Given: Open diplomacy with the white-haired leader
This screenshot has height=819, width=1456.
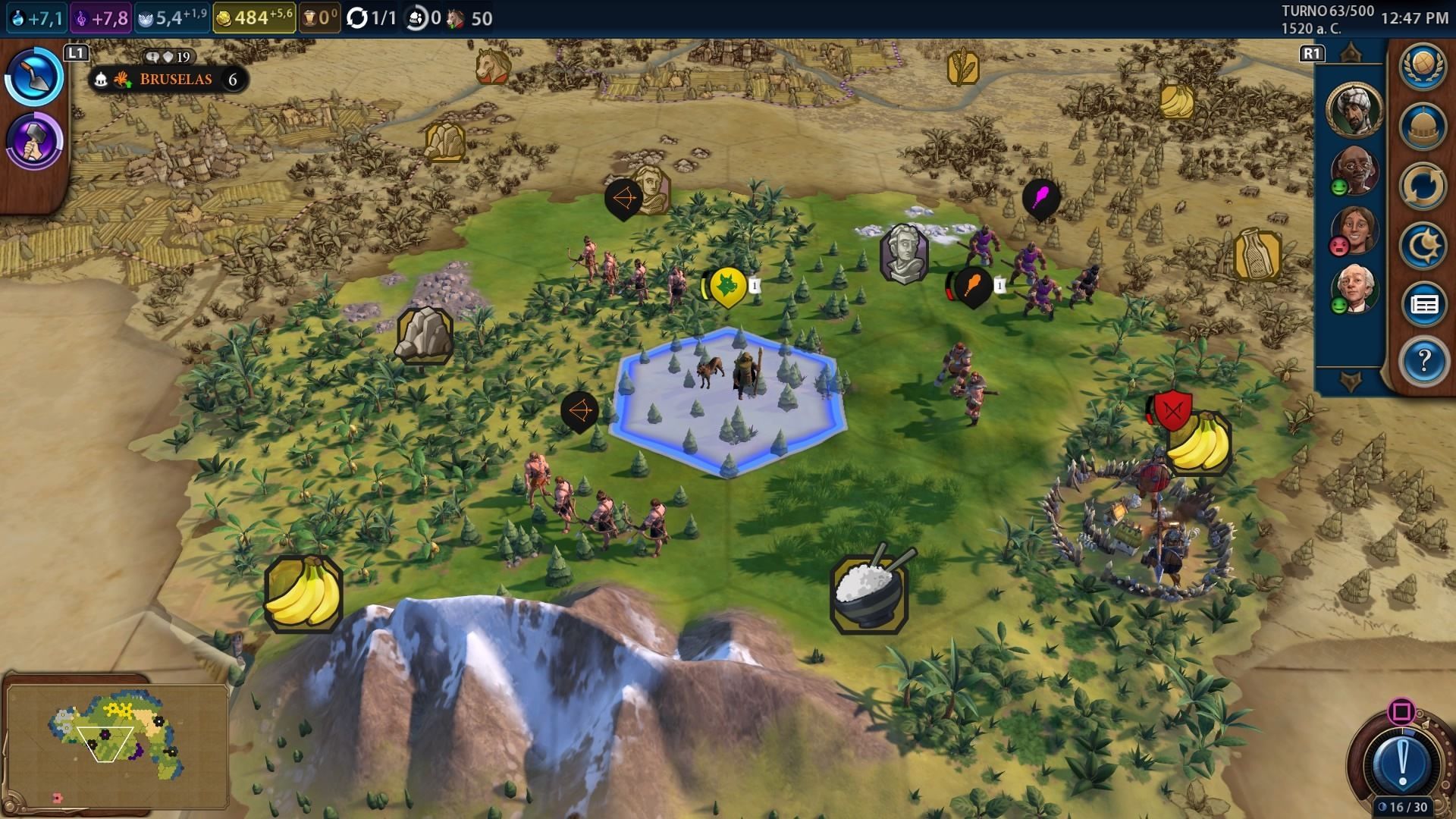Looking at the screenshot, I should 1354,289.
